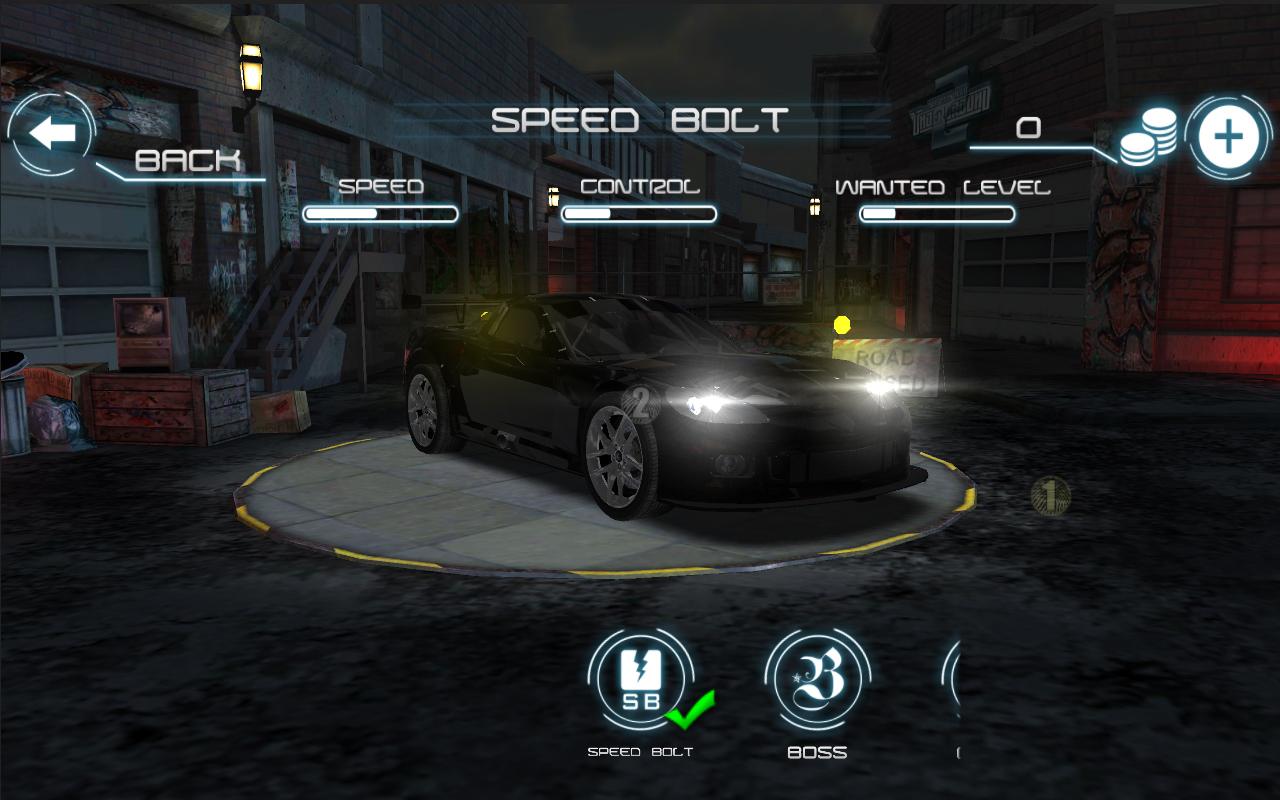Add more coins with the plus button
The image size is (1280, 800).
pos(1228,137)
